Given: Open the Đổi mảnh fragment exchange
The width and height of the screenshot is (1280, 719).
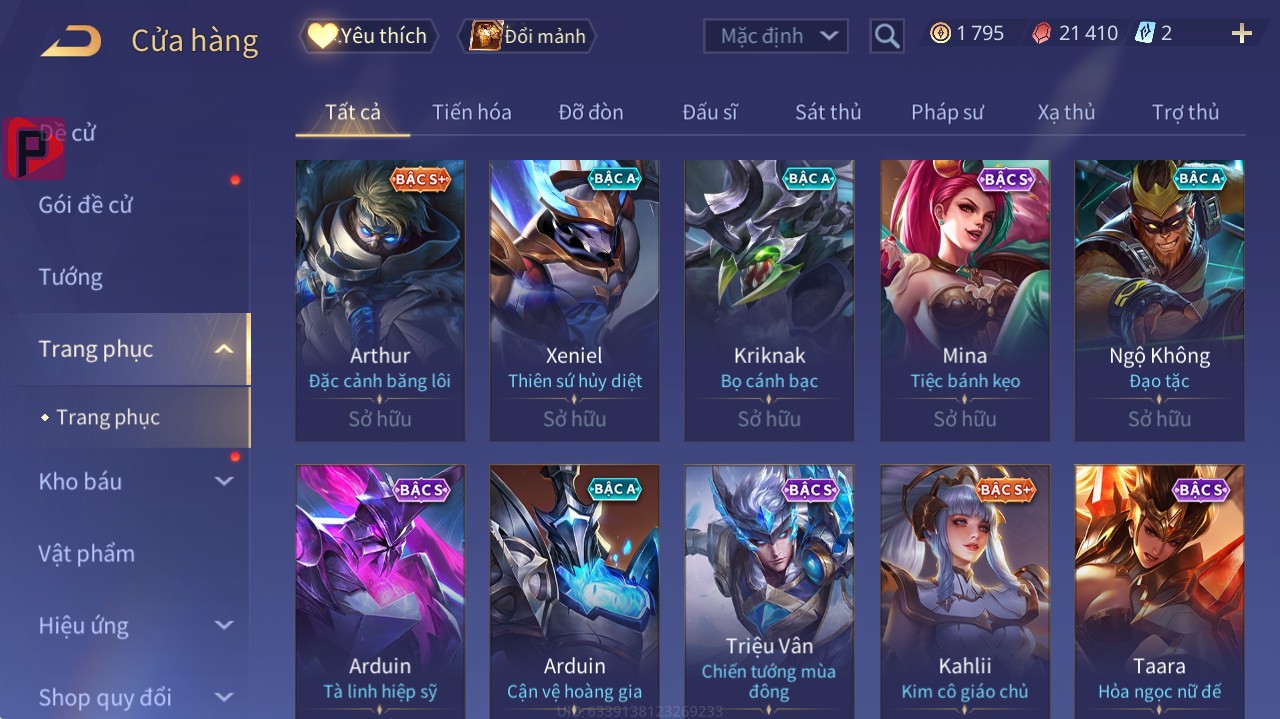Looking at the screenshot, I should 528,36.
